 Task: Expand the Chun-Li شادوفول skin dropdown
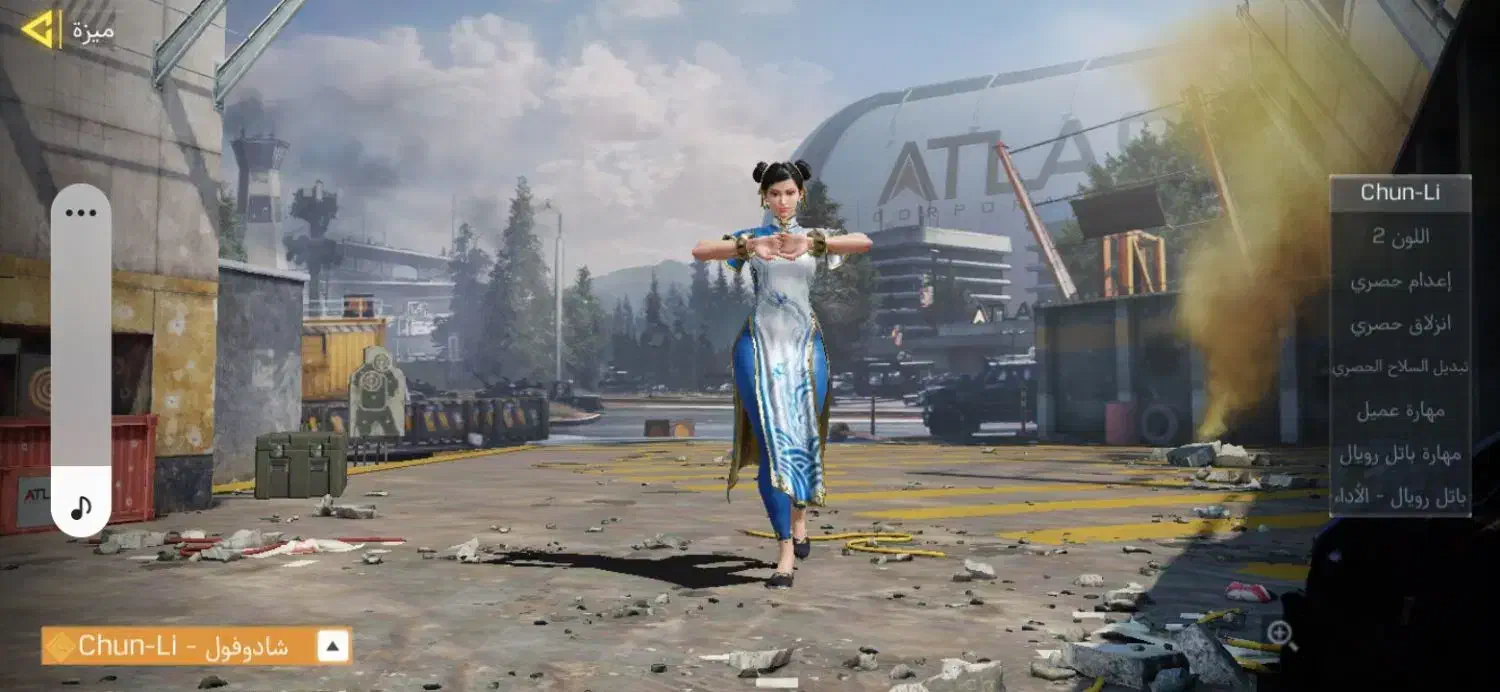(x=333, y=647)
